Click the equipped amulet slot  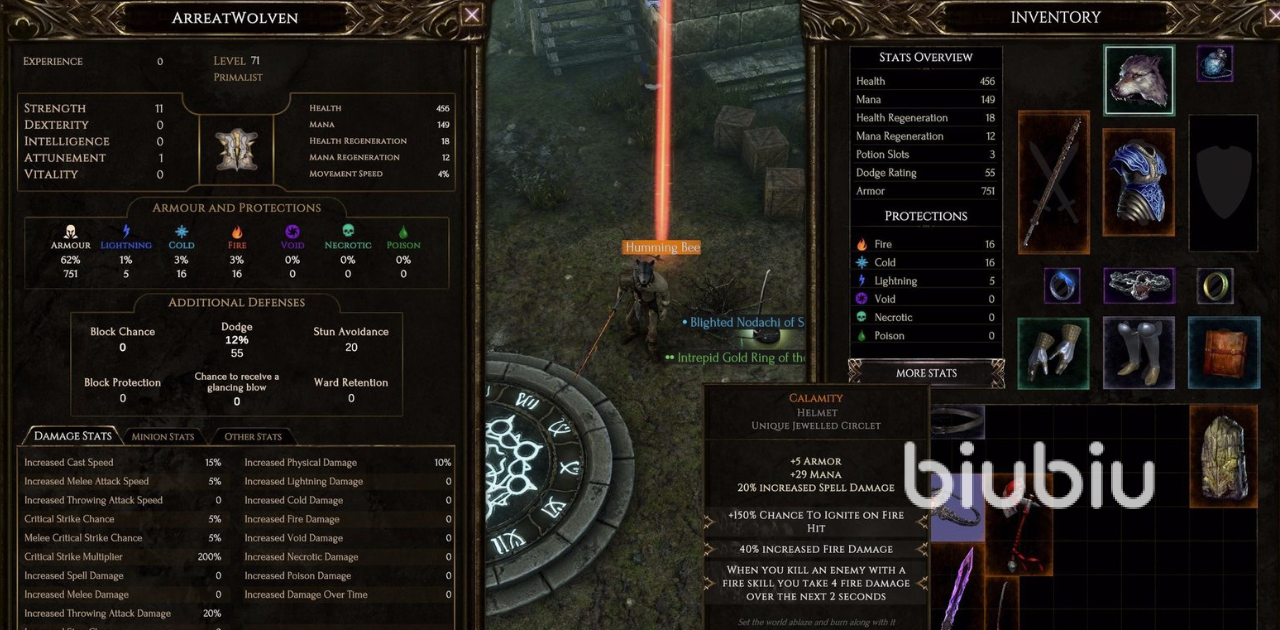click(x=1214, y=63)
